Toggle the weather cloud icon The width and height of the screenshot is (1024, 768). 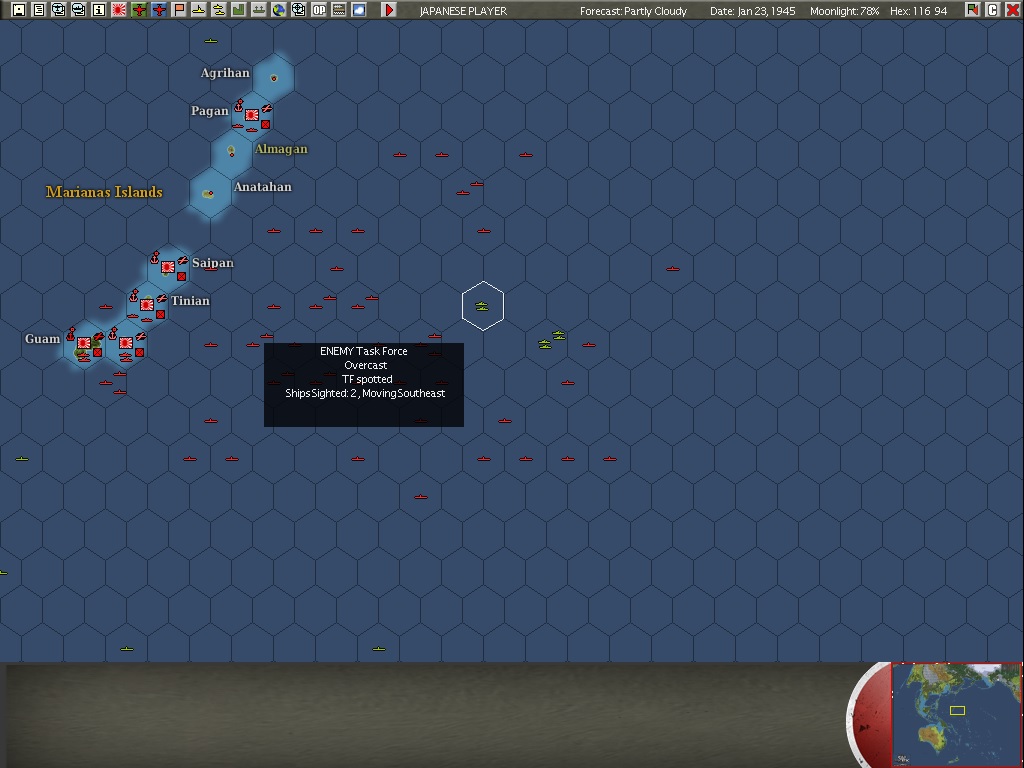click(x=359, y=10)
